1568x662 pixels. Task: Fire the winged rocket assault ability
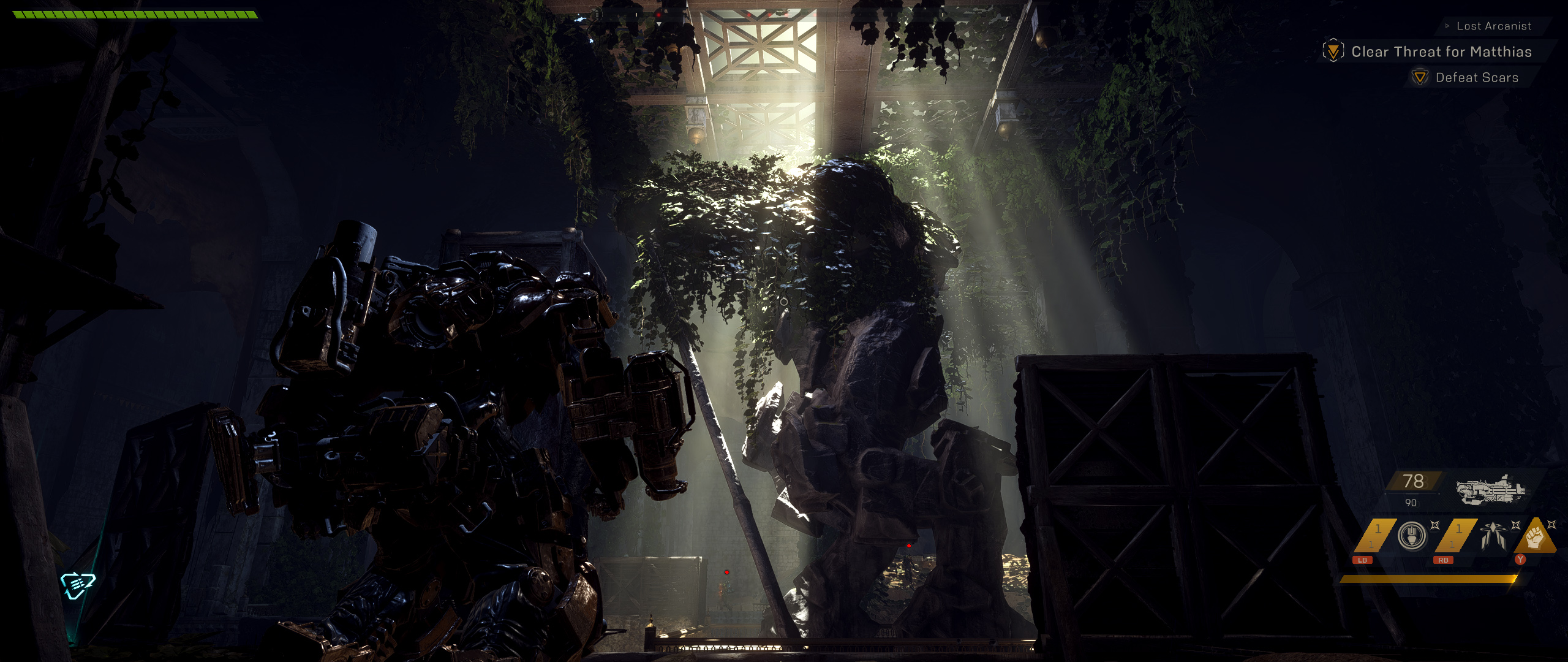pos(1493,536)
